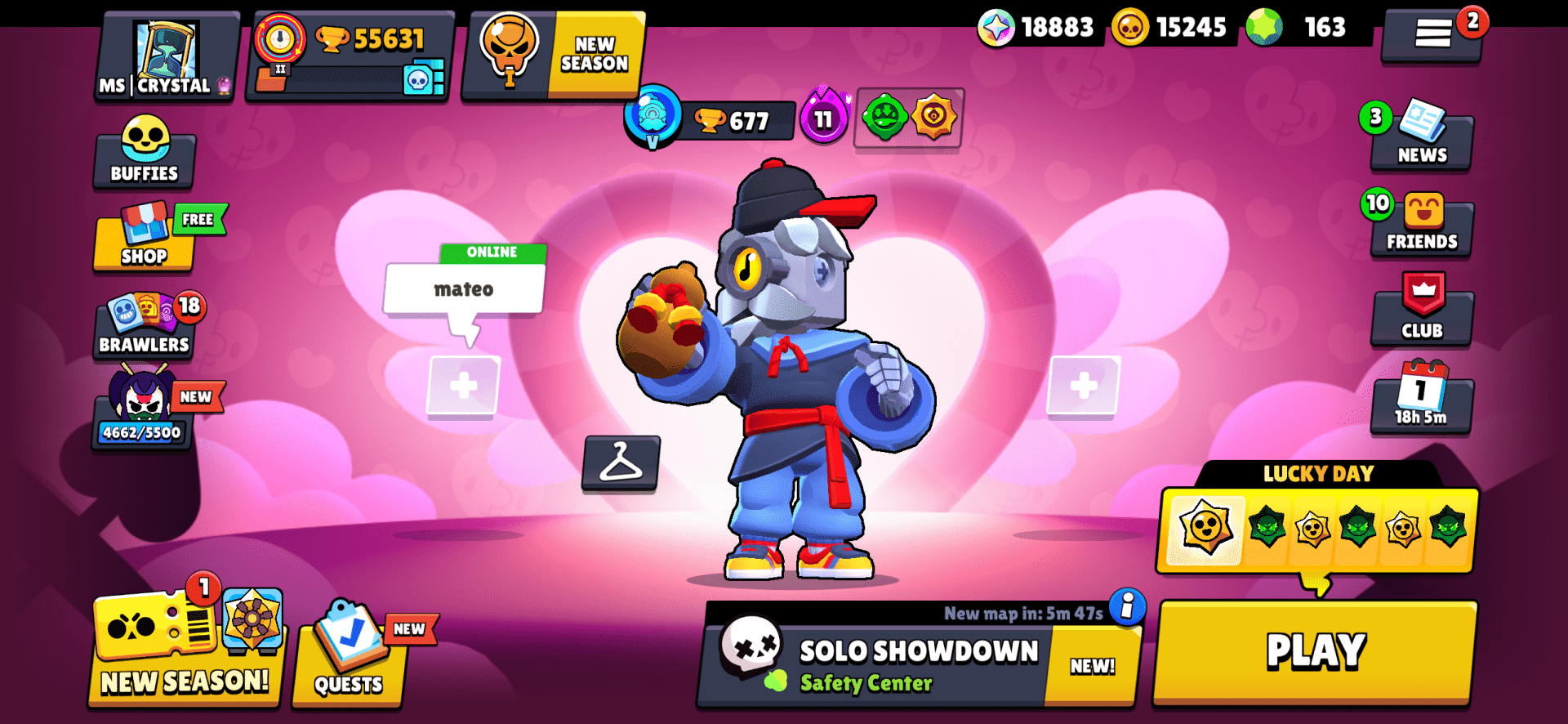Open the Club screen
Image resolution: width=1568 pixels, height=724 pixels.
click(x=1423, y=315)
